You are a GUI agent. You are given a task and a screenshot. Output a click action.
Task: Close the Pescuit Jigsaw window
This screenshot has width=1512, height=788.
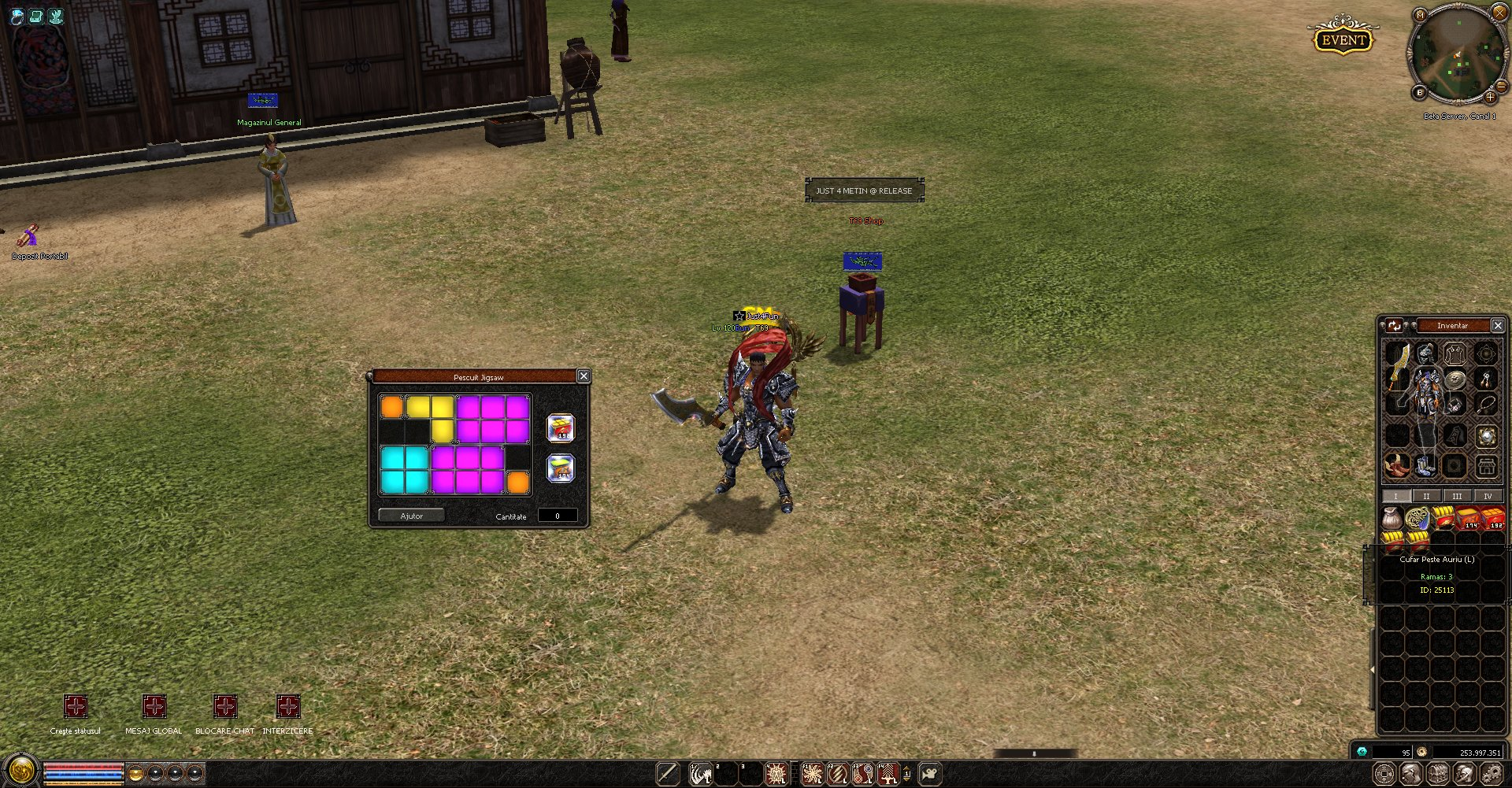point(584,376)
